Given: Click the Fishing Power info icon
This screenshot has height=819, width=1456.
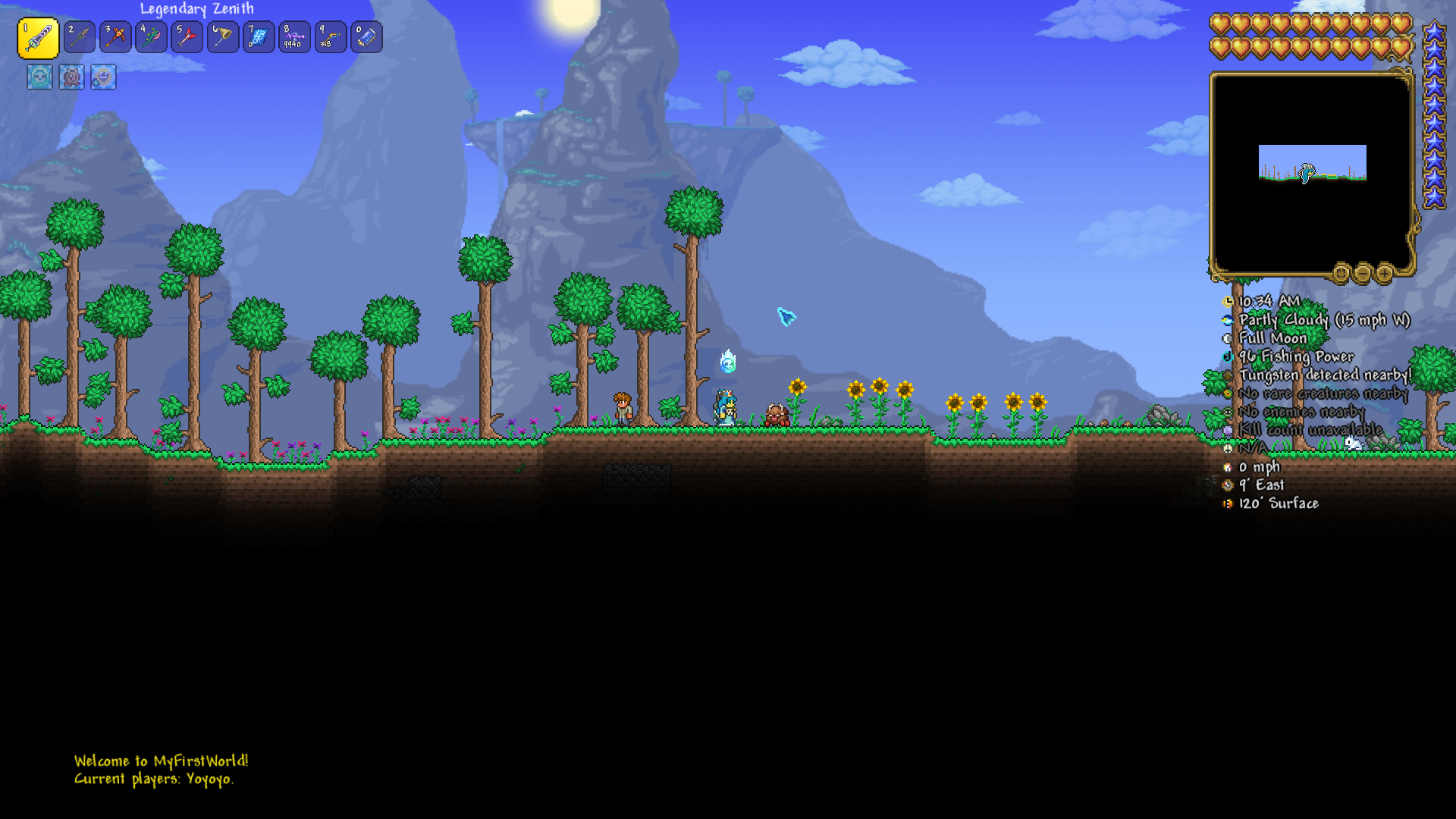Looking at the screenshot, I should [1228, 356].
